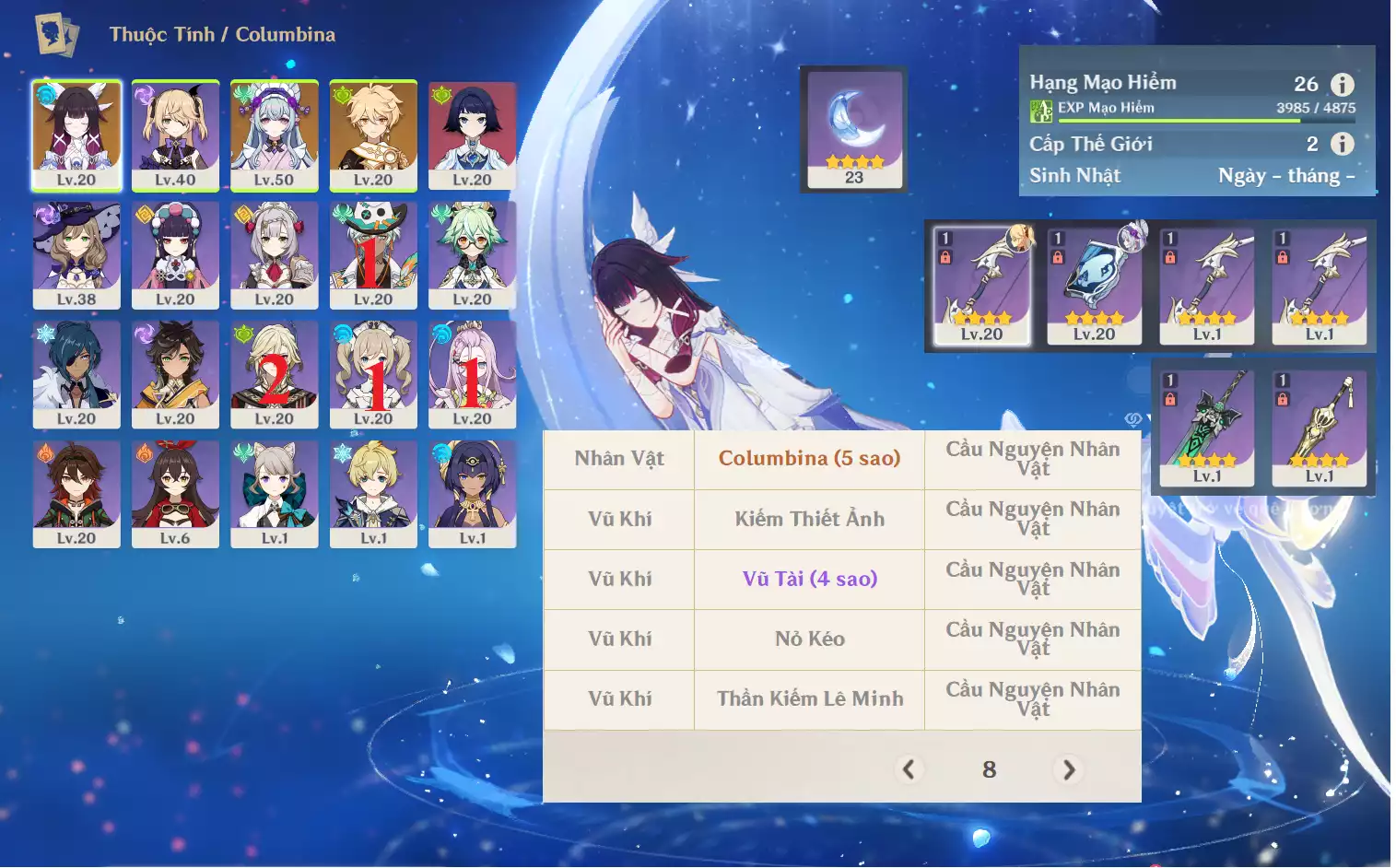
Task: Go to the previous table page
Action: [x=909, y=769]
